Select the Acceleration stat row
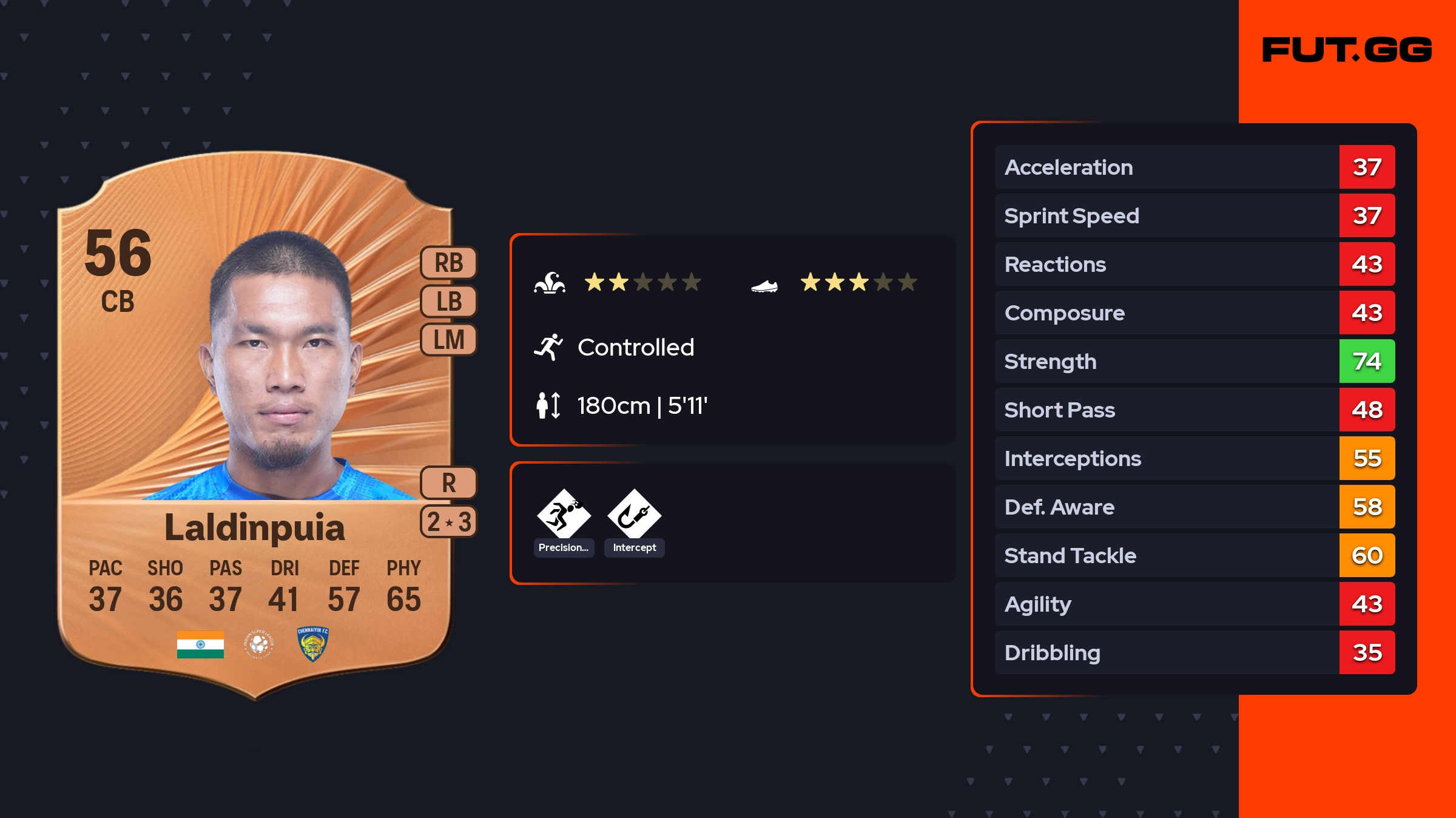 click(x=1194, y=167)
